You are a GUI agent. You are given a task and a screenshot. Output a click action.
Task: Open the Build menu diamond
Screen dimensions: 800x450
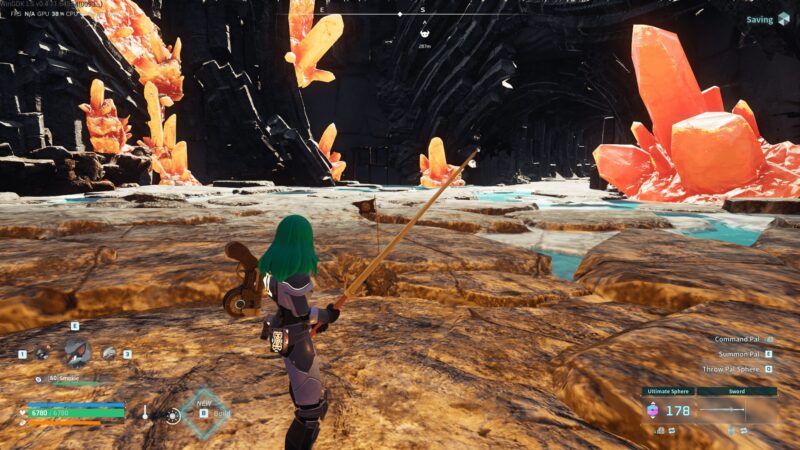point(204,412)
